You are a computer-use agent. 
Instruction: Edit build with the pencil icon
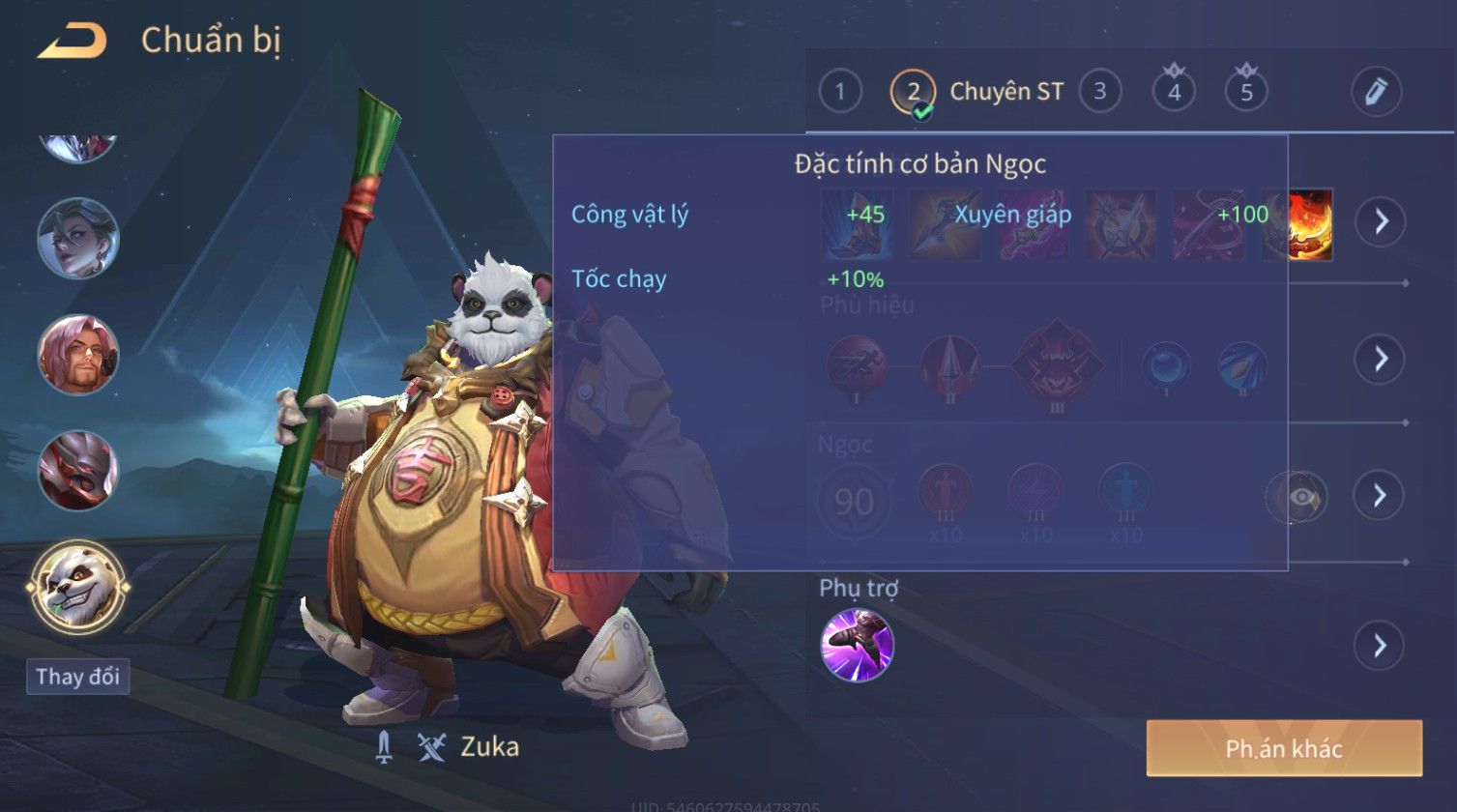click(x=1376, y=92)
